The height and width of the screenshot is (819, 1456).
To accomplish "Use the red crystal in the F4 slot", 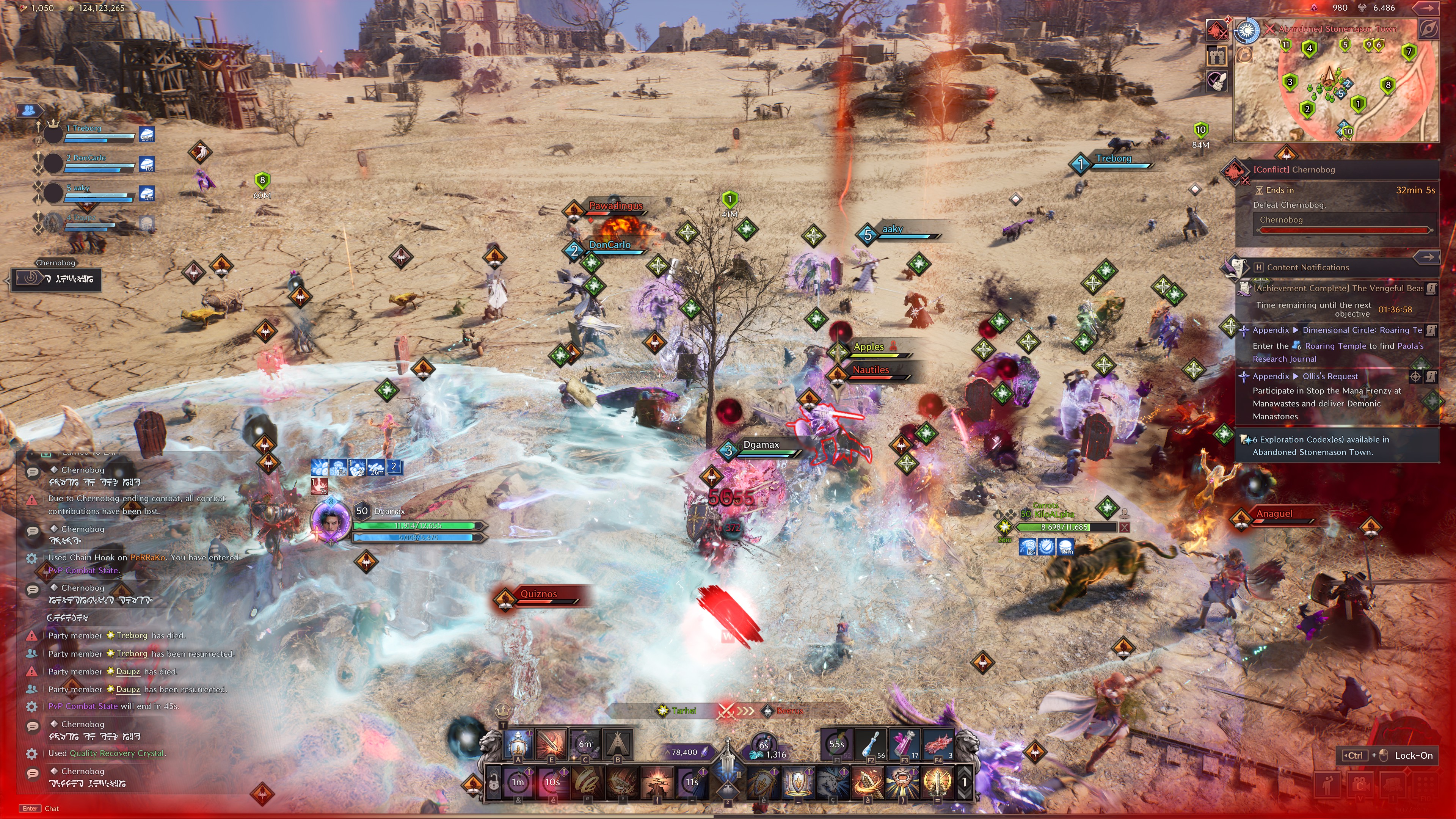I will point(938,744).
